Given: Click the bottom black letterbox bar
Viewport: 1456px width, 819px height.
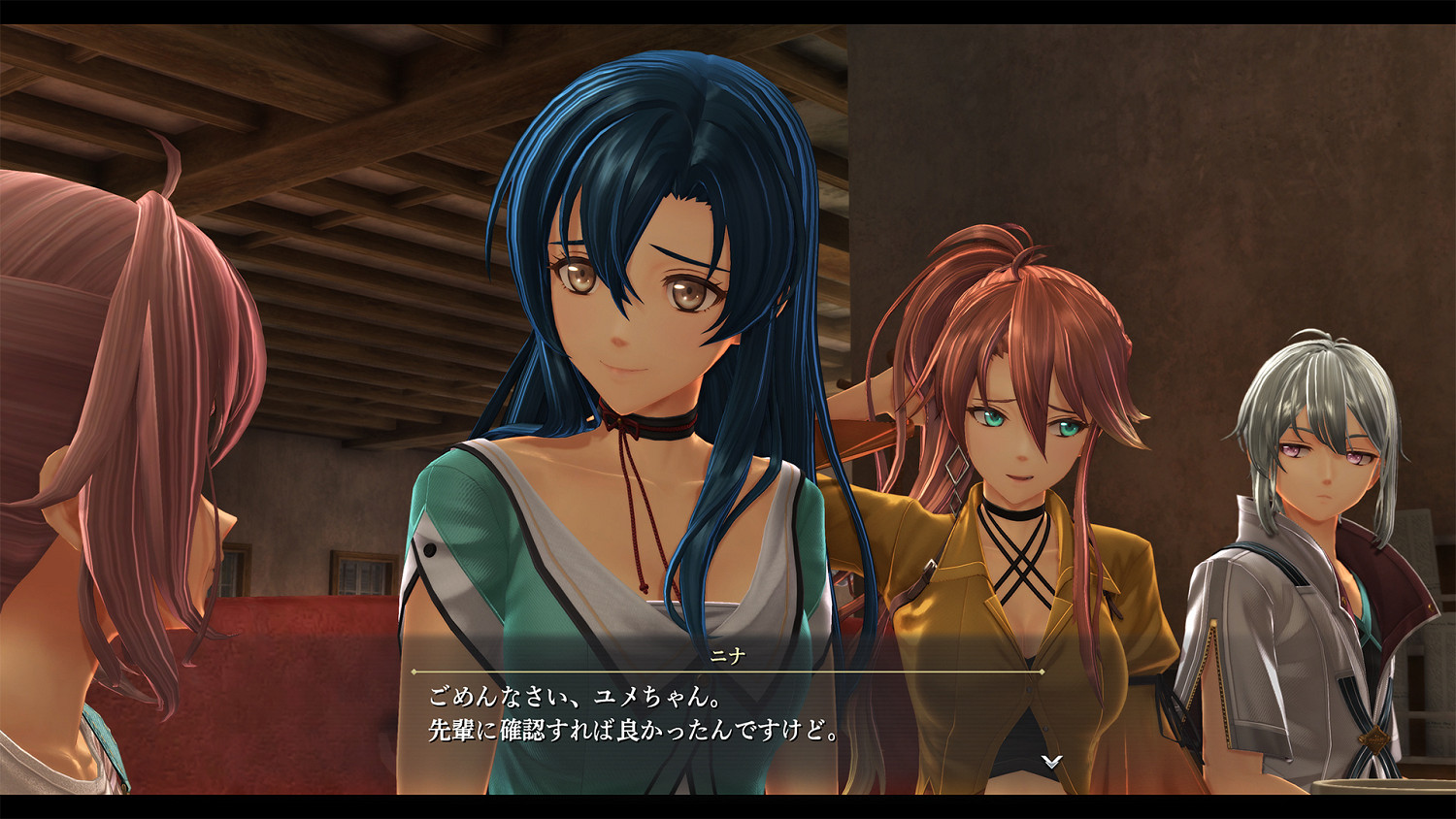Looking at the screenshot, I should (x=728, y=805).
